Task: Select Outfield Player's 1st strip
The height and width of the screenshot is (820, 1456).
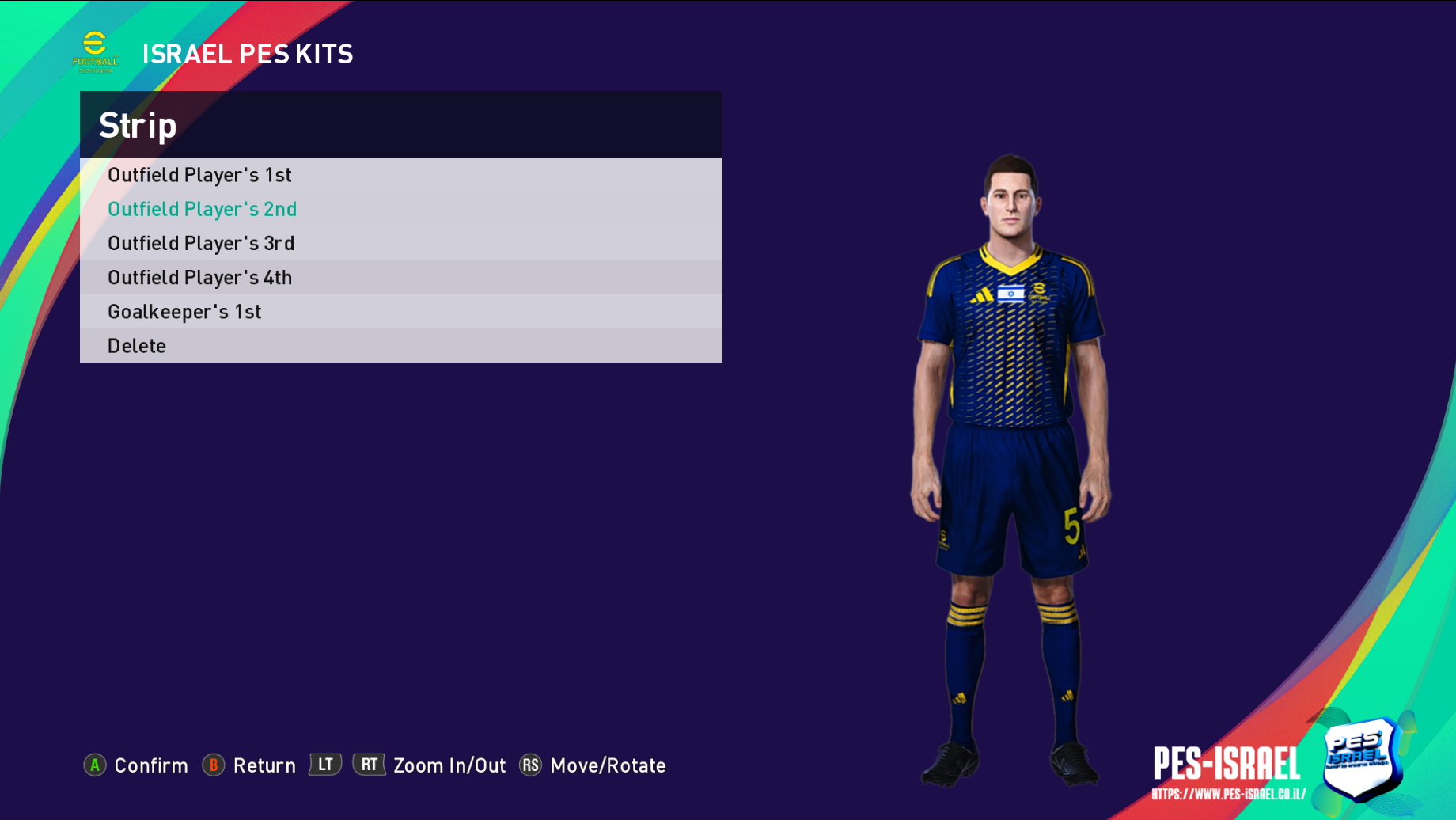Action: click(x=200, y=175)
